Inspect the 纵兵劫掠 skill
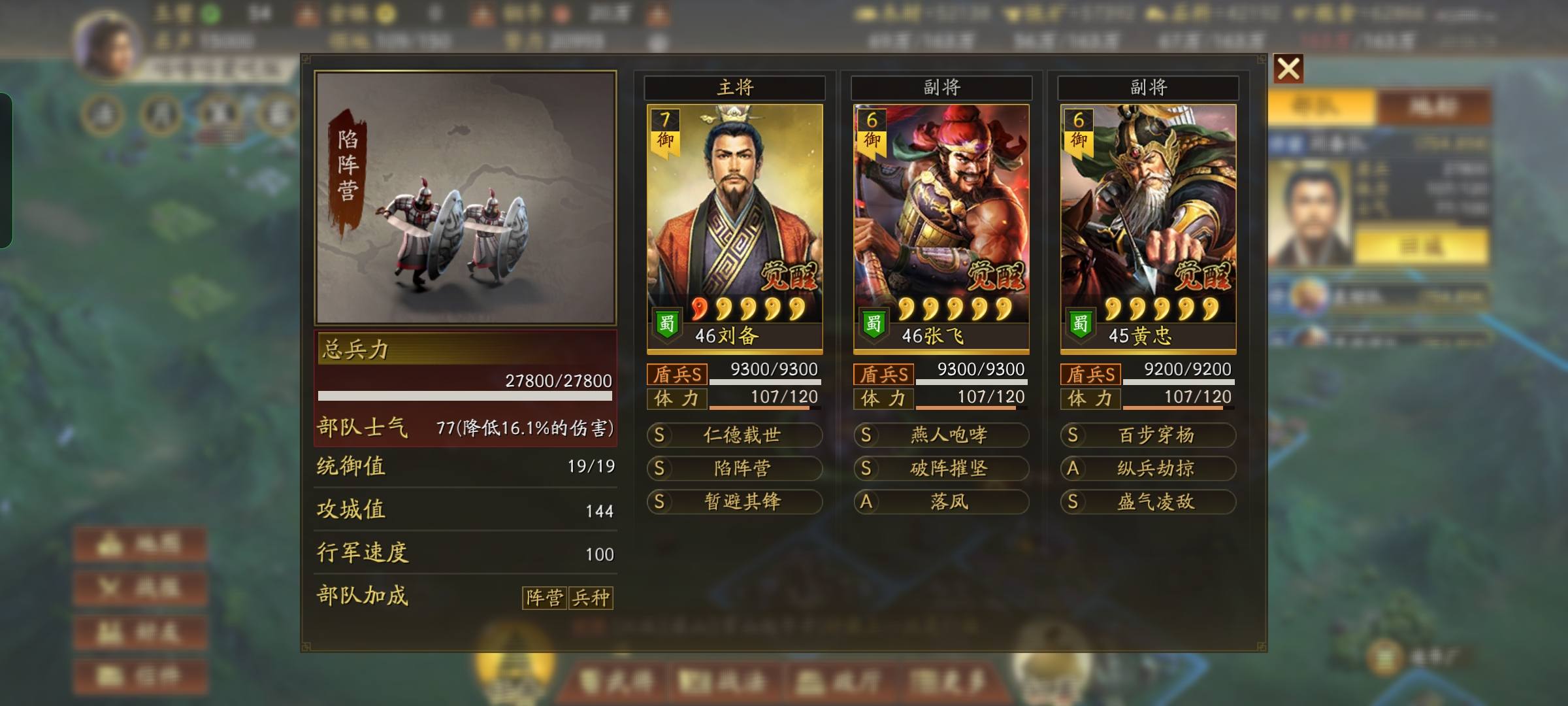This screenshot has height=706, width=1568. 1148,469
